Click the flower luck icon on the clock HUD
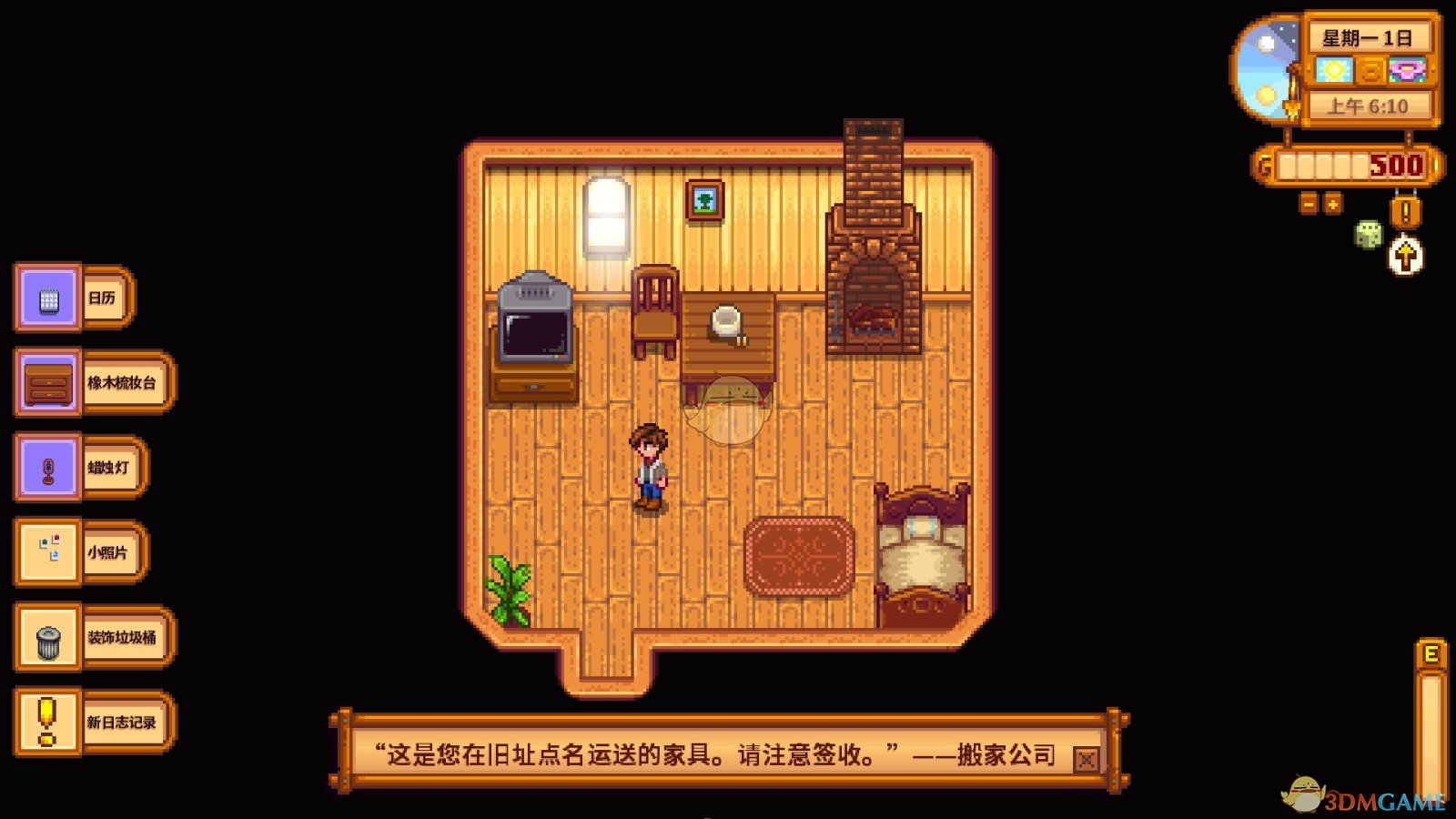The image size is (1456, 819). pos(1407,68)
